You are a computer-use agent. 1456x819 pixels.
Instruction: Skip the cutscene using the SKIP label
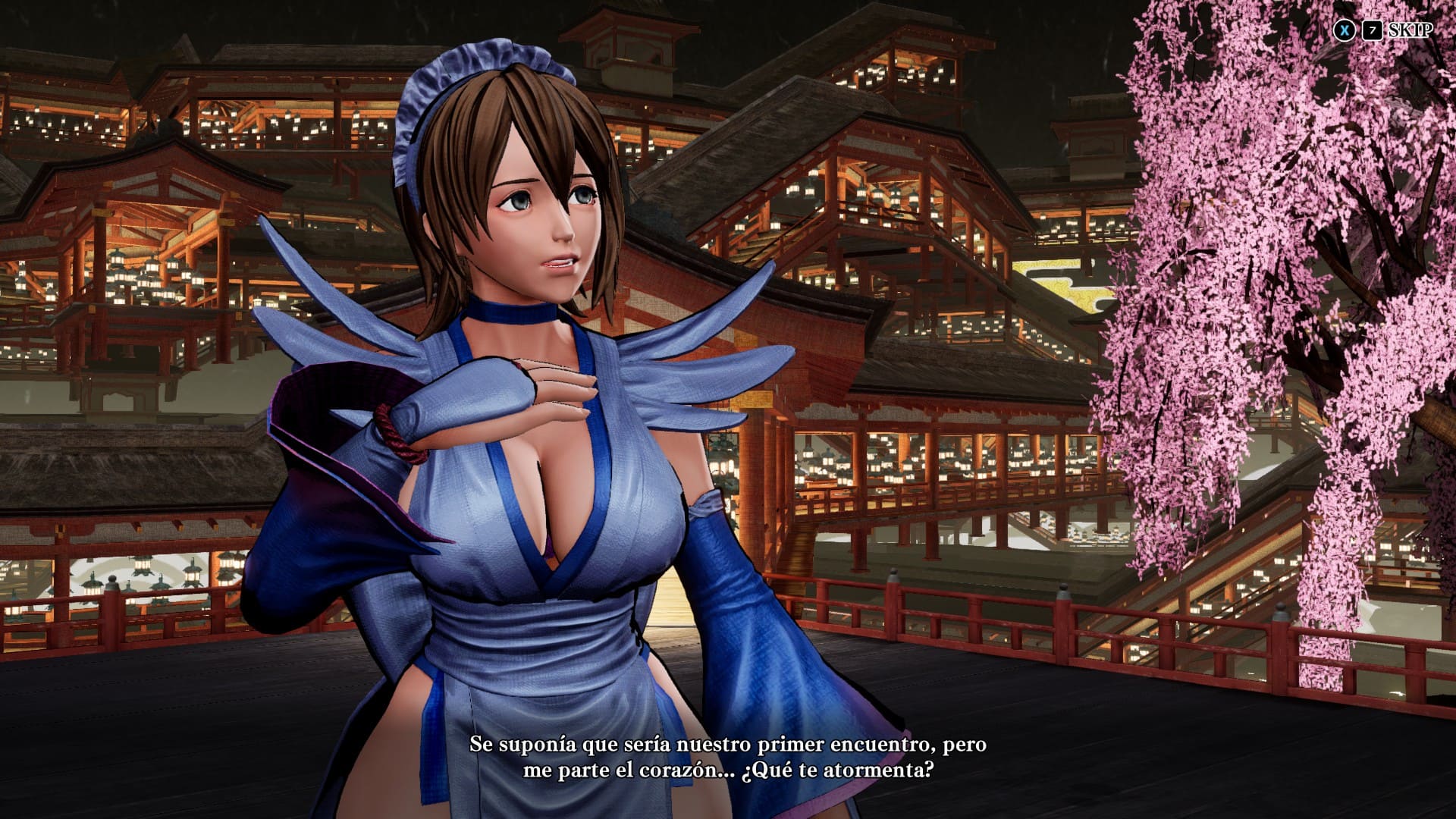point(1410,30)
